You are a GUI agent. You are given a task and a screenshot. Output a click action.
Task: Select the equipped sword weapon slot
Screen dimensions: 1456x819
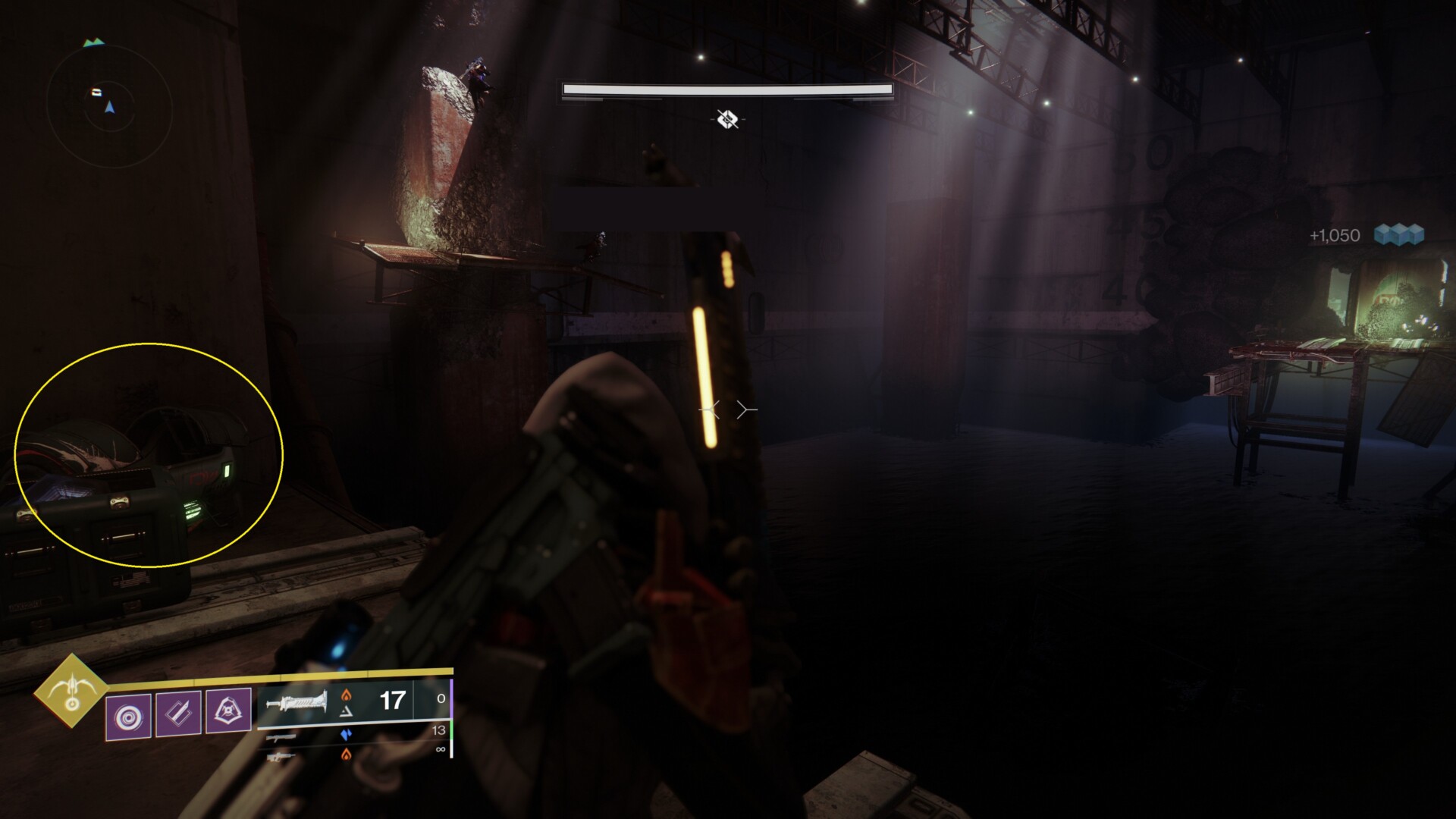298,701
